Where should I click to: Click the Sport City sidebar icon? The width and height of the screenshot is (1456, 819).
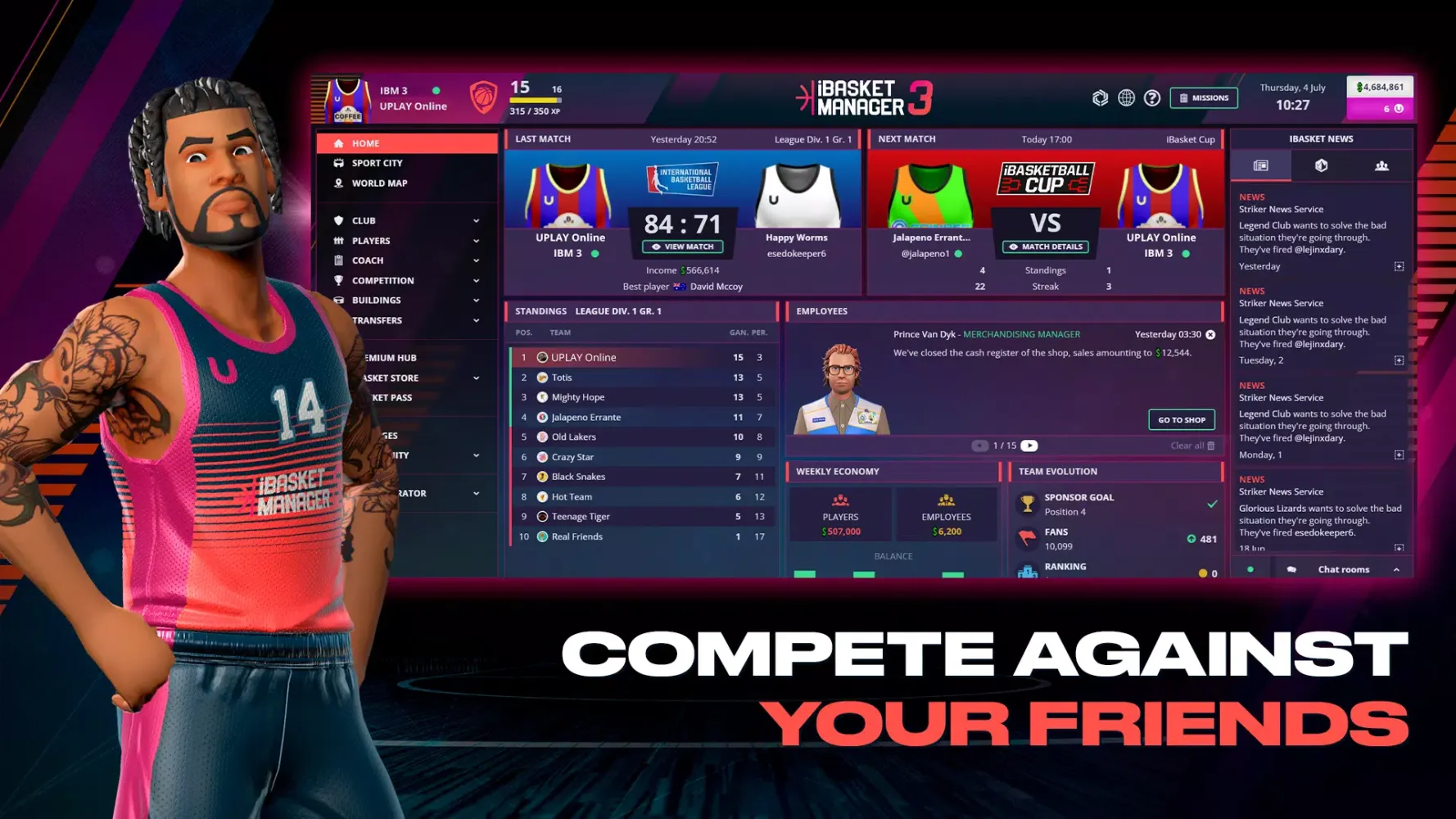[338, 163]
